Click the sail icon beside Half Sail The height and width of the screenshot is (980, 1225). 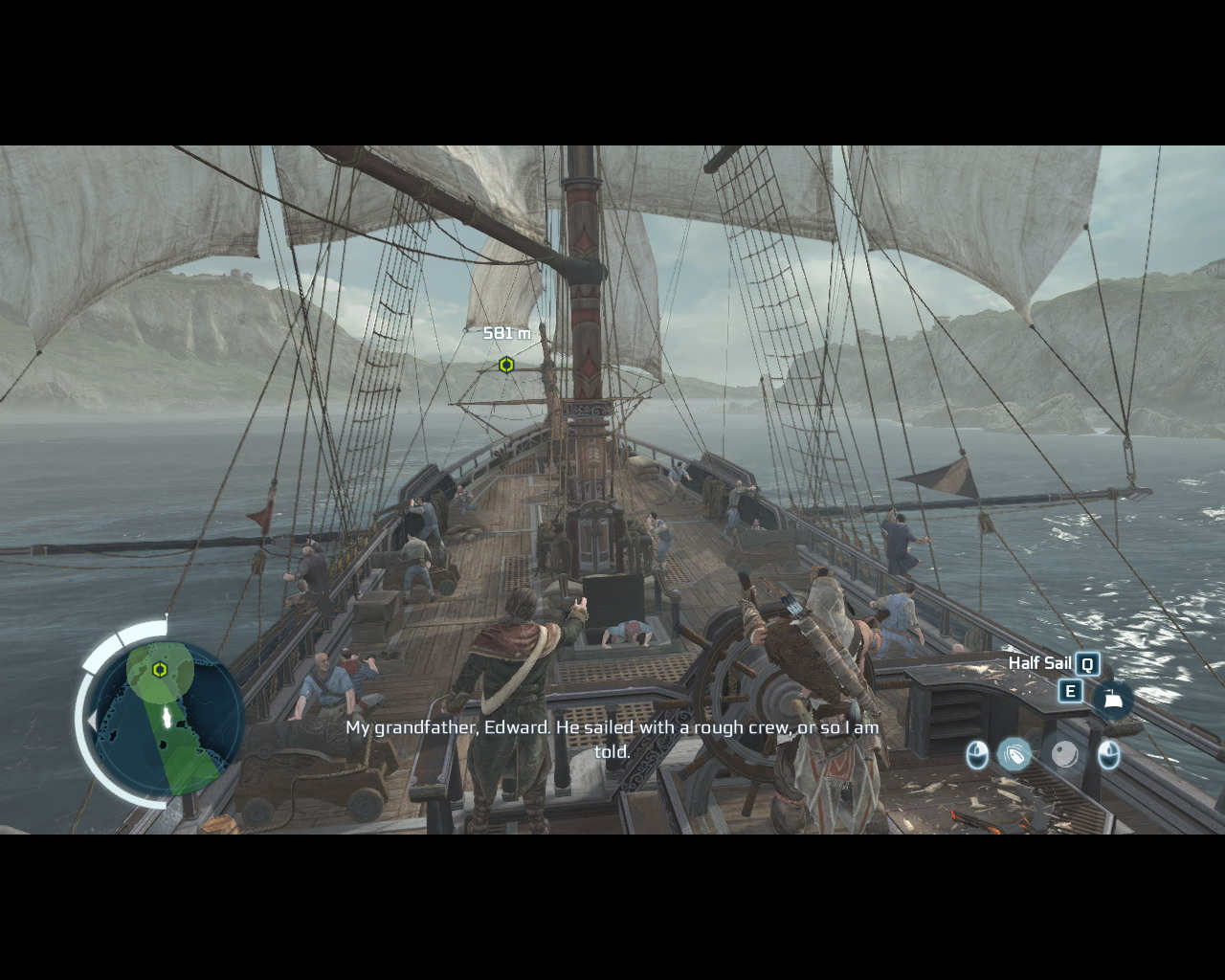tap(1112, 699)
